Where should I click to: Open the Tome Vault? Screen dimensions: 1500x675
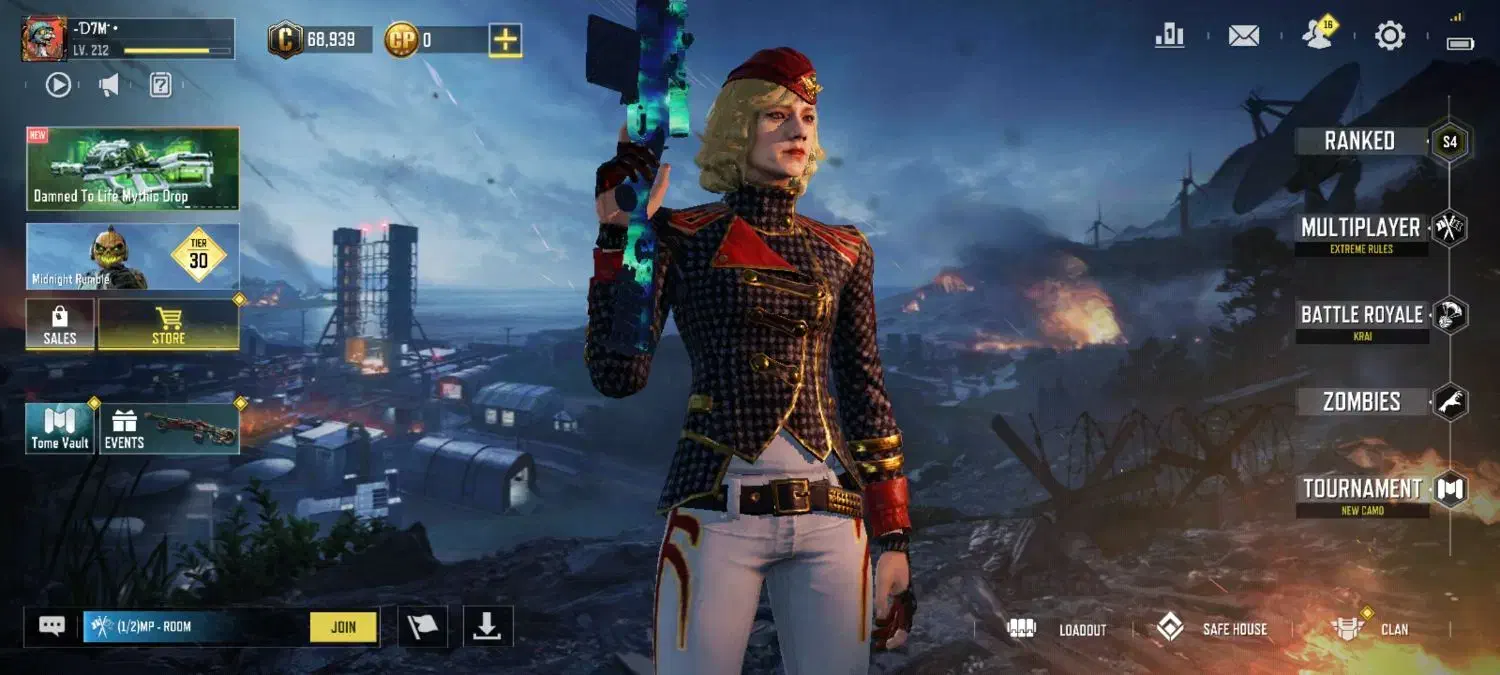click(x=60, y=428)
